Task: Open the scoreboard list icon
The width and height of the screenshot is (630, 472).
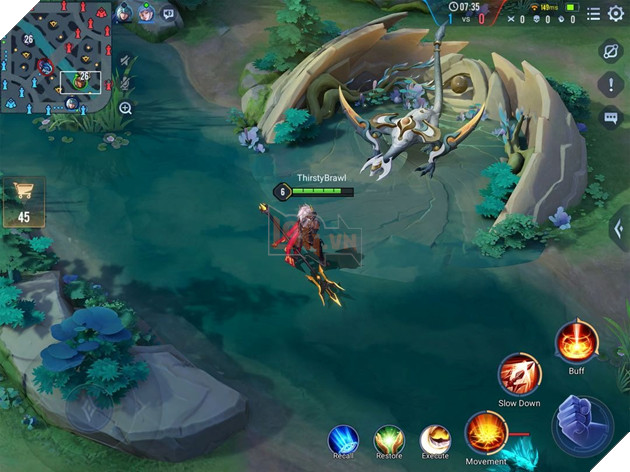Action: tap(593, 13)
